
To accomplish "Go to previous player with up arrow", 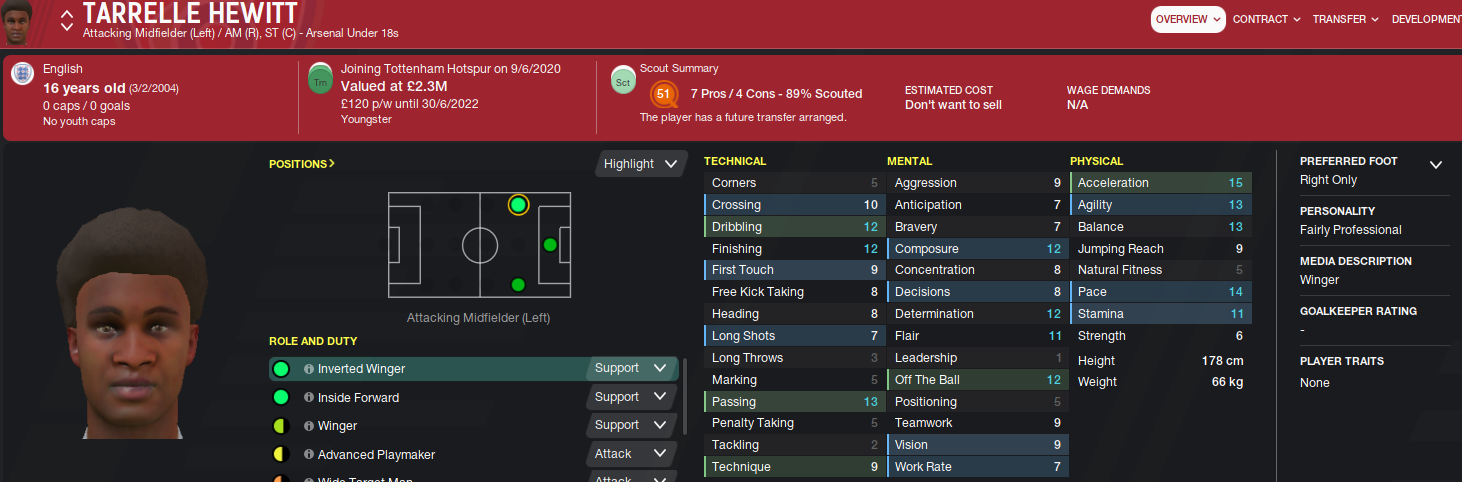I will (67, 15).
